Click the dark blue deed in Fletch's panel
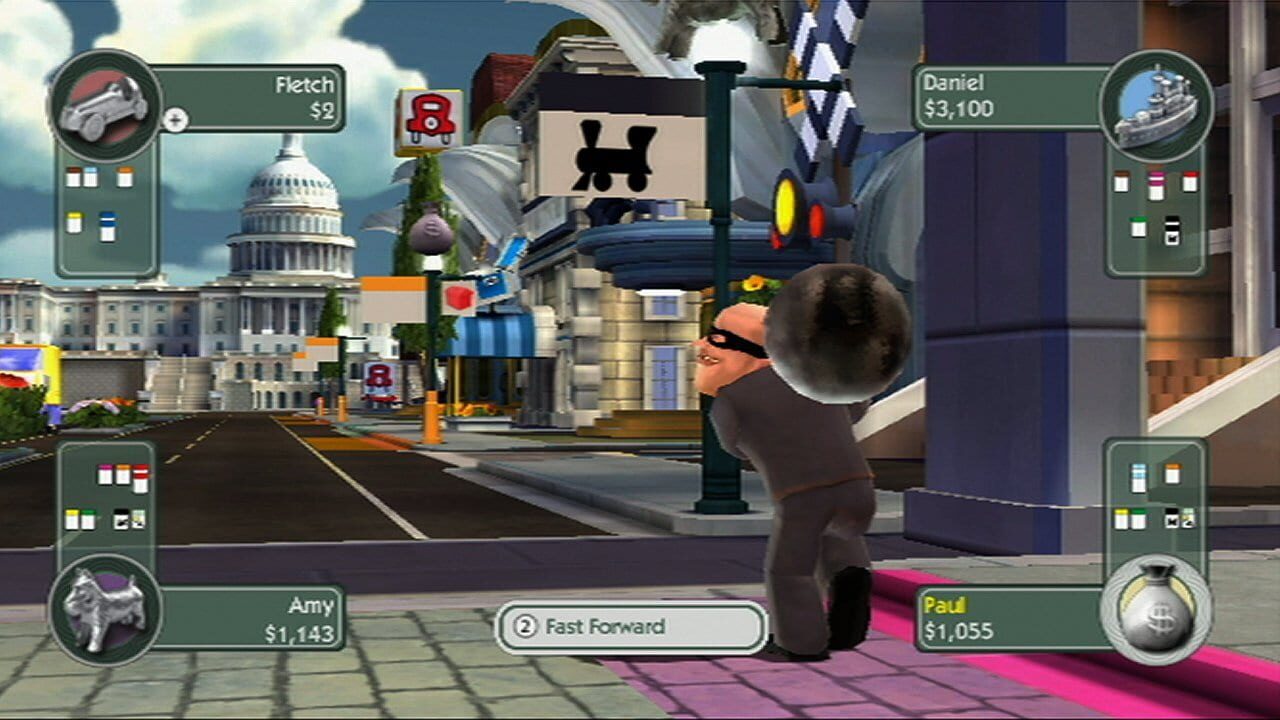 pyautogui.click(x=108, y=226)
